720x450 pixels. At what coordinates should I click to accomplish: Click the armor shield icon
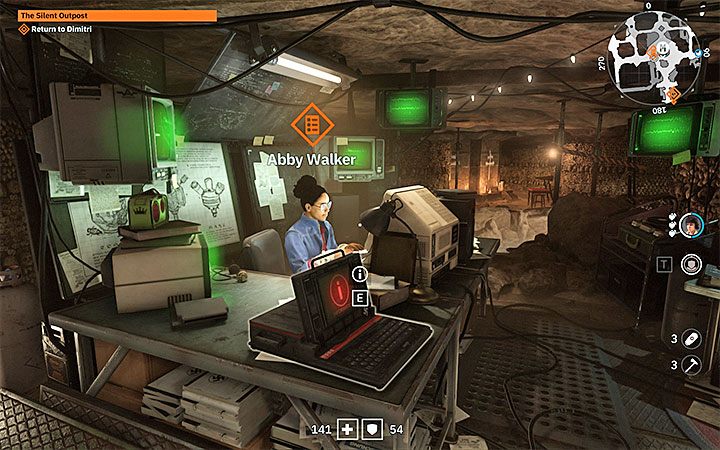click(x=369, y=430)
